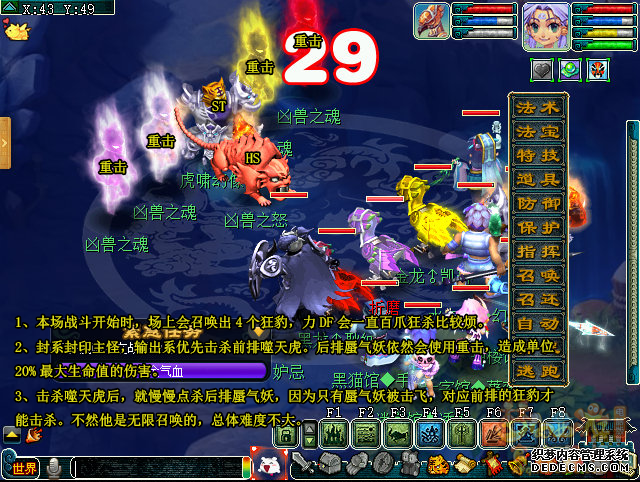
Task: Select the 召还 recall command
Action: 539,300
